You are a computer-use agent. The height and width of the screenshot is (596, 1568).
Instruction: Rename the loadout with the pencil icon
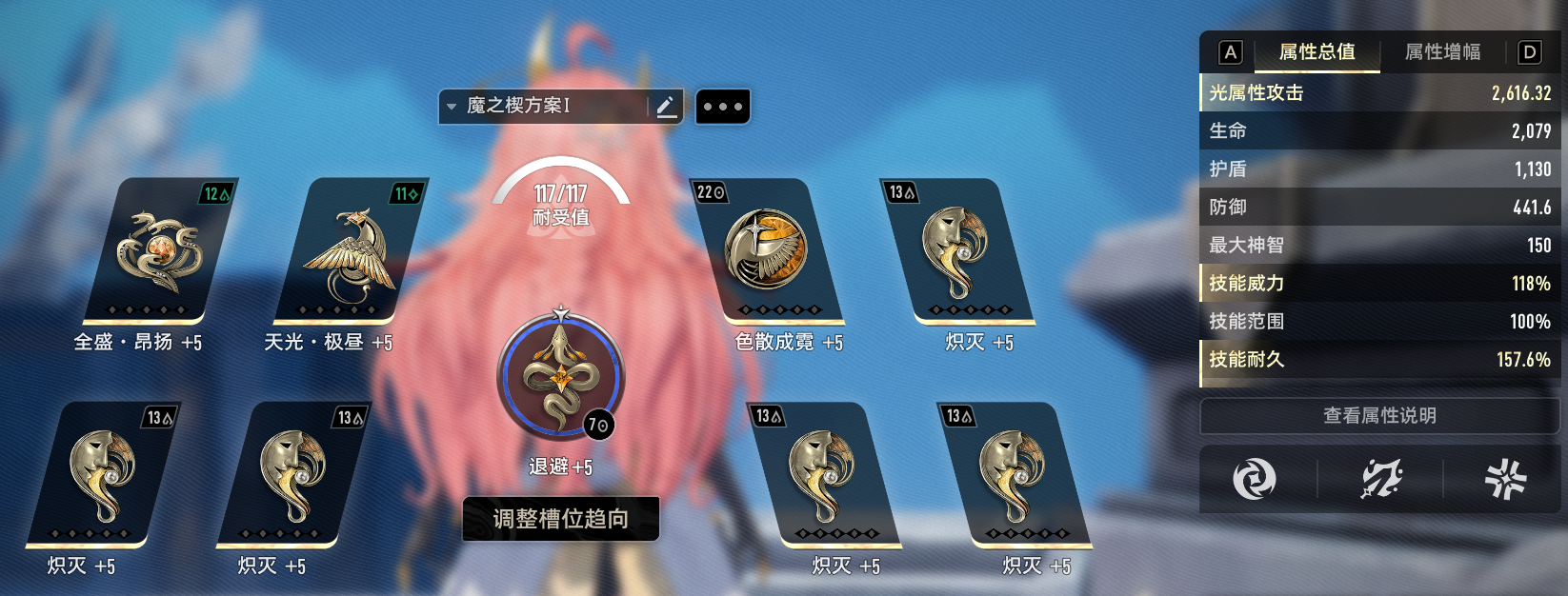(667, 107)
